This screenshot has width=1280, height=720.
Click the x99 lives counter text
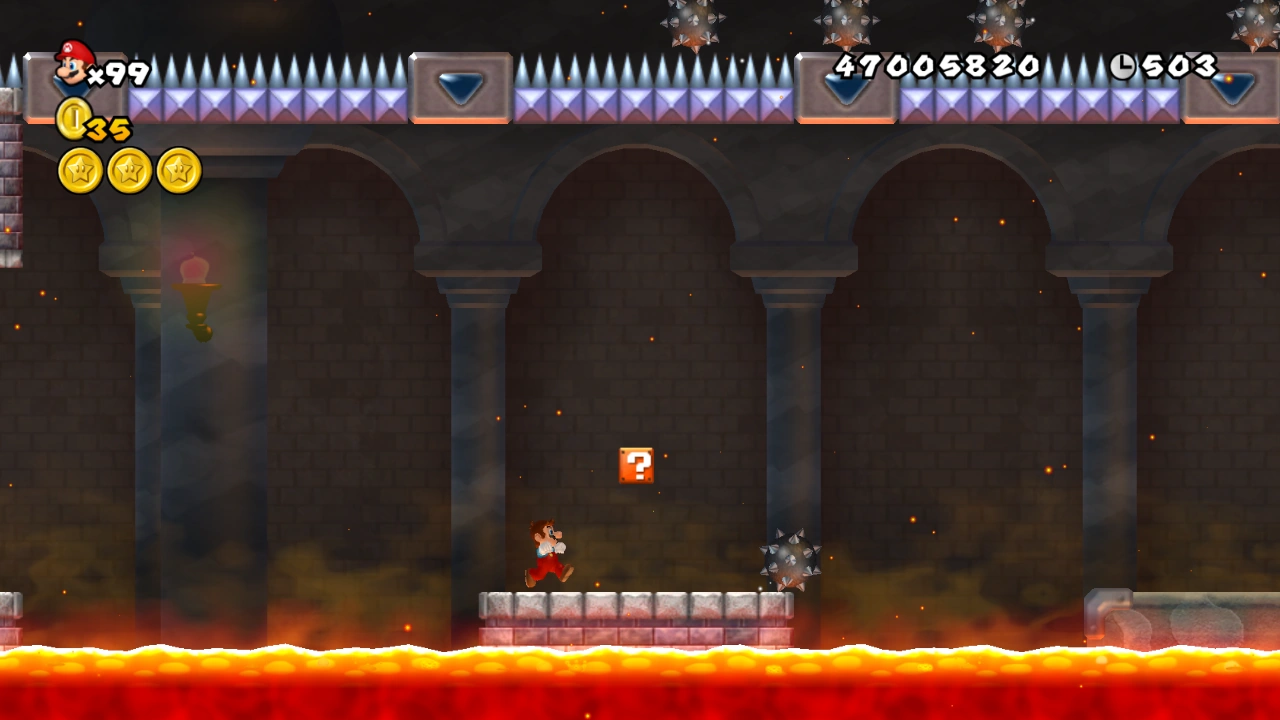coord(120,72)
